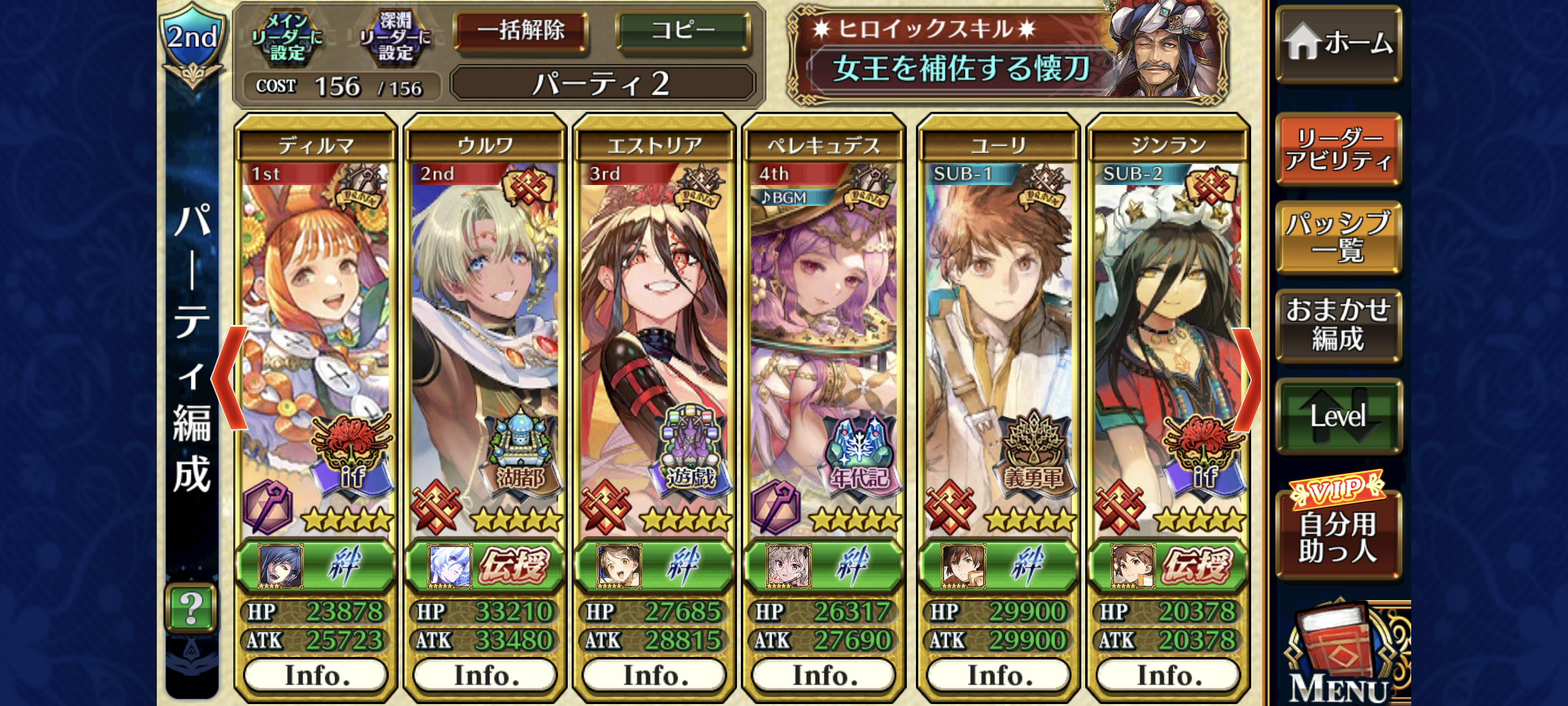This screenshot has width=1568, height=706.
Task: Click the コピー copy button
Action: click(x=683, y=31)
